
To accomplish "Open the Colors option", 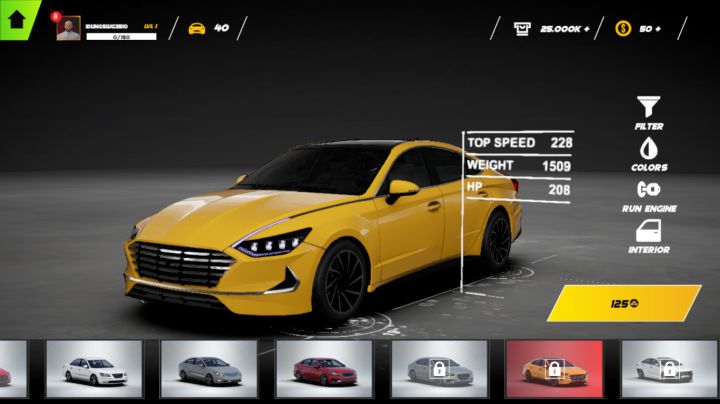I will tap(649, 153).
